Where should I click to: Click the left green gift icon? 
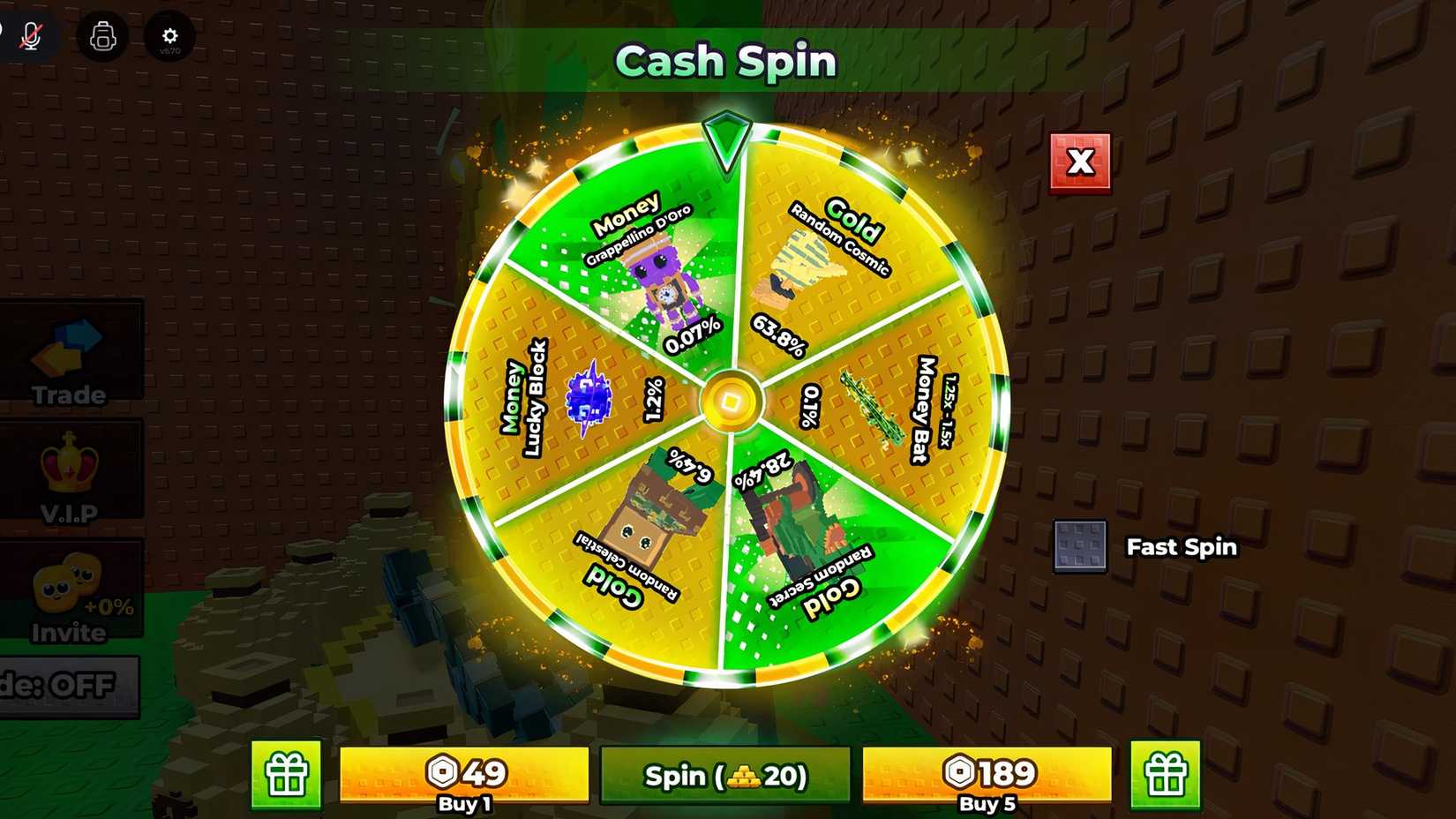tap(284, 777)
